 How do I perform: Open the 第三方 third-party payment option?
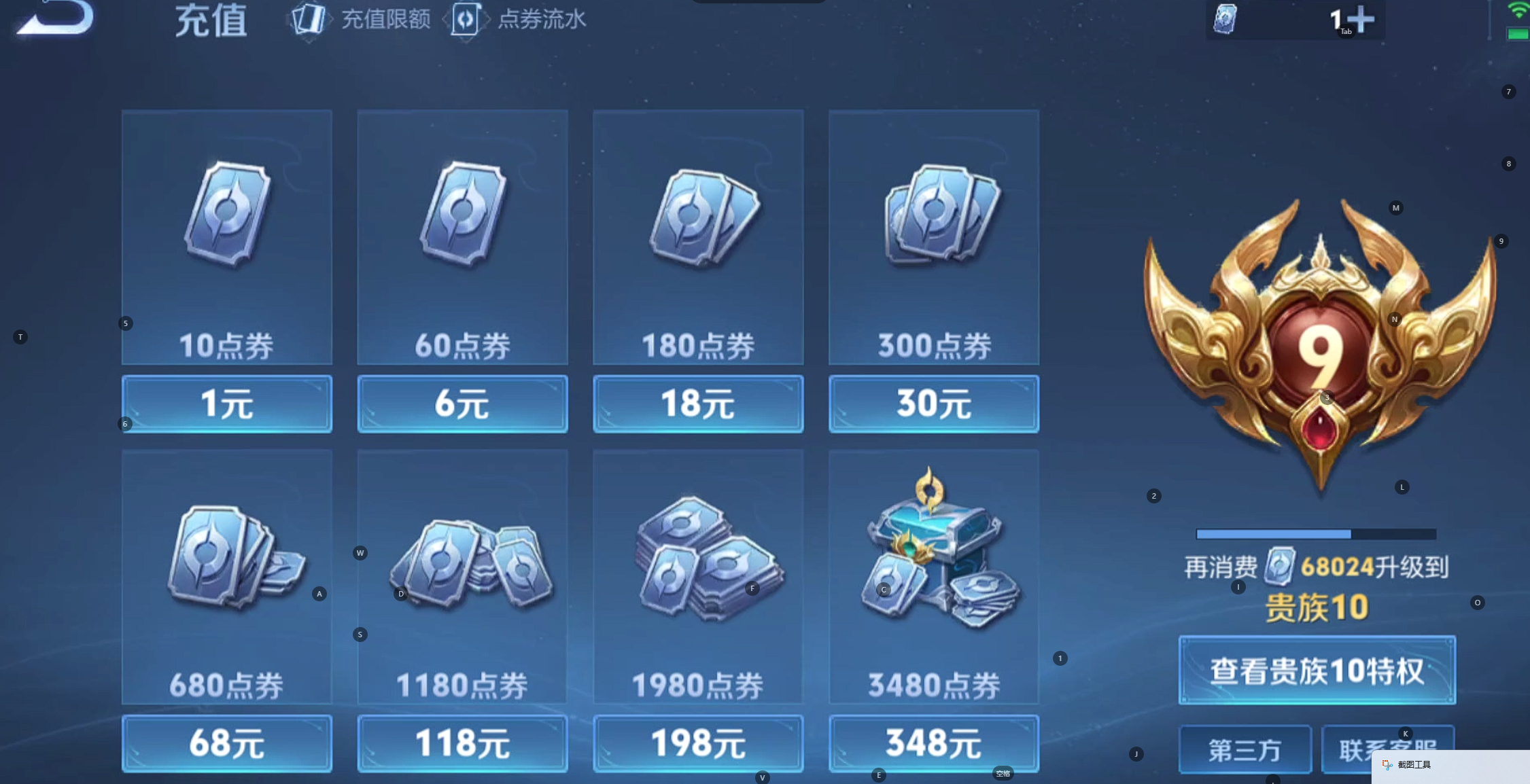pyautogui.click(x=1245, y=750)
